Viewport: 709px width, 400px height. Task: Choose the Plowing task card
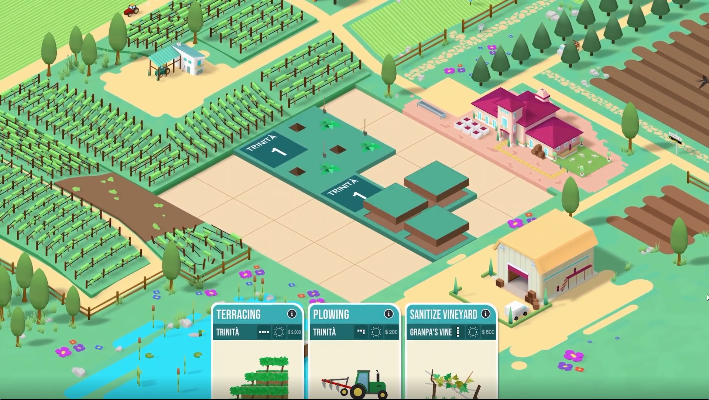point(354,365)
